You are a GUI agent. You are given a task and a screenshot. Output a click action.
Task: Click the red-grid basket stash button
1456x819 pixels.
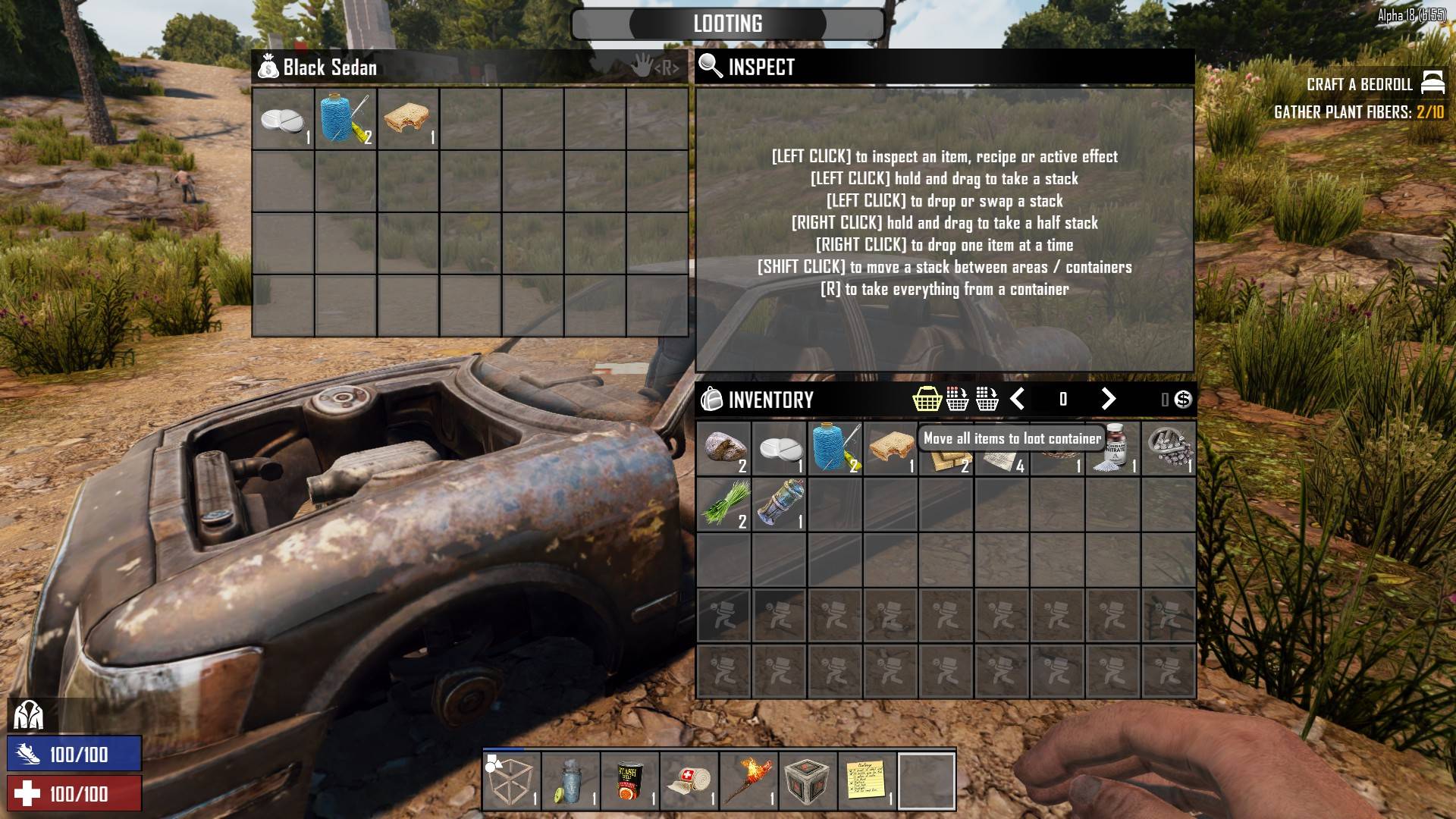click(x=957, y=399)
